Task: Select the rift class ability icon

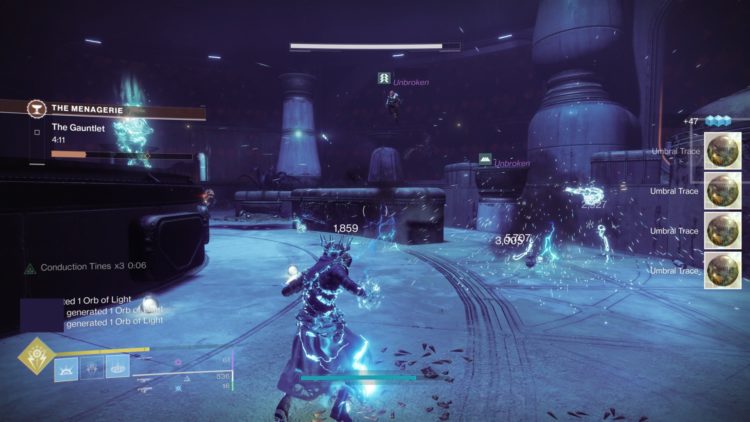Action: pyautogui.click(x=118, y=367)
